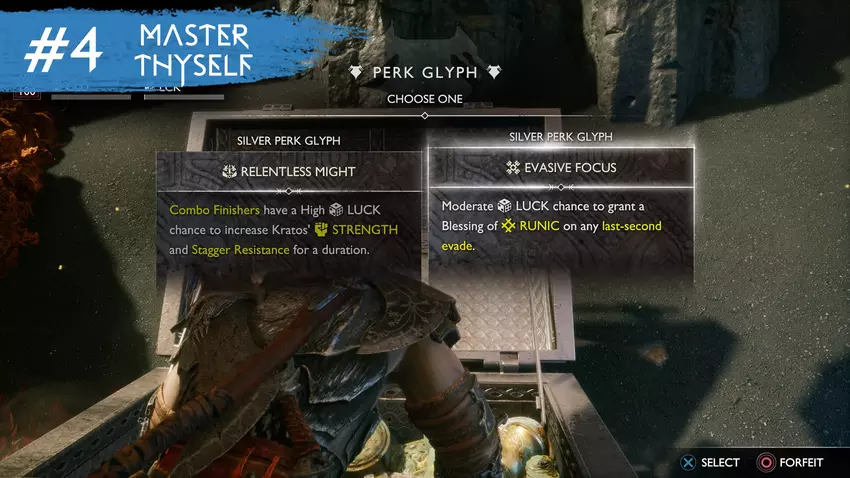This screenshot has height=478, width=850.
Task: Choose the Relentless Might perk glyph
Action: point(288,171)
